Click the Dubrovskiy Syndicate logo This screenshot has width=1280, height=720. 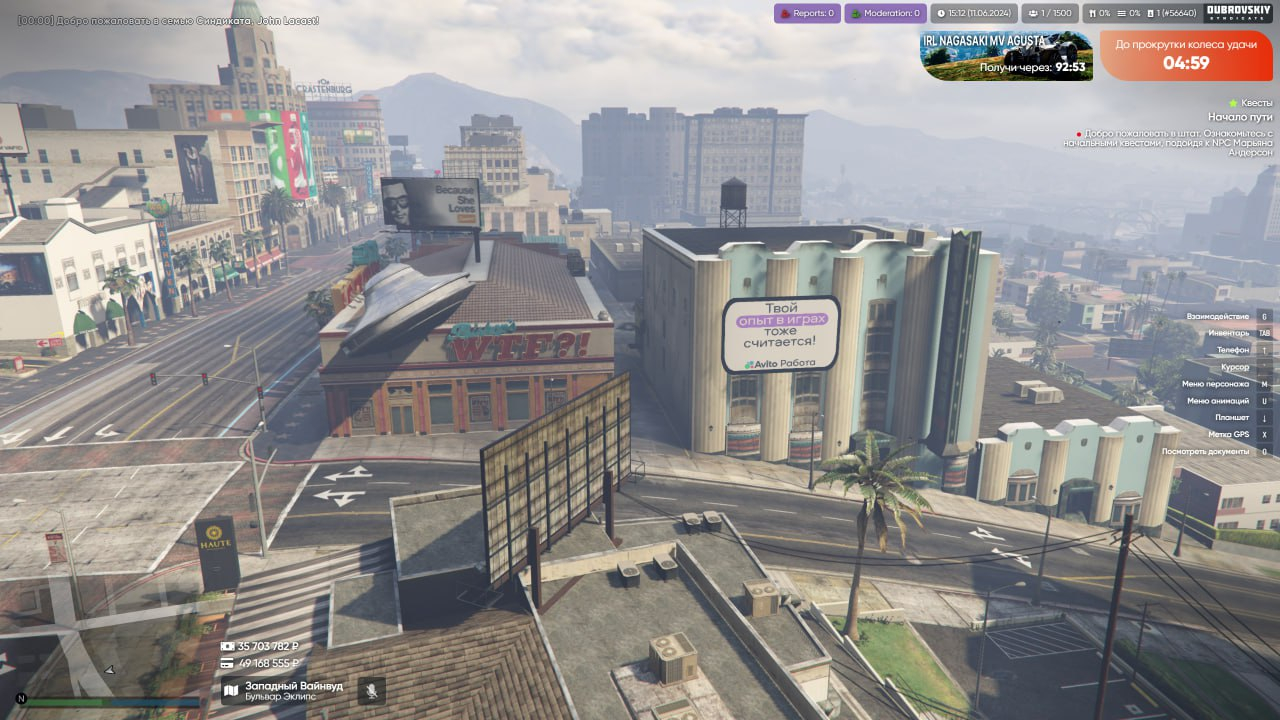click(x=1238, y=13)
